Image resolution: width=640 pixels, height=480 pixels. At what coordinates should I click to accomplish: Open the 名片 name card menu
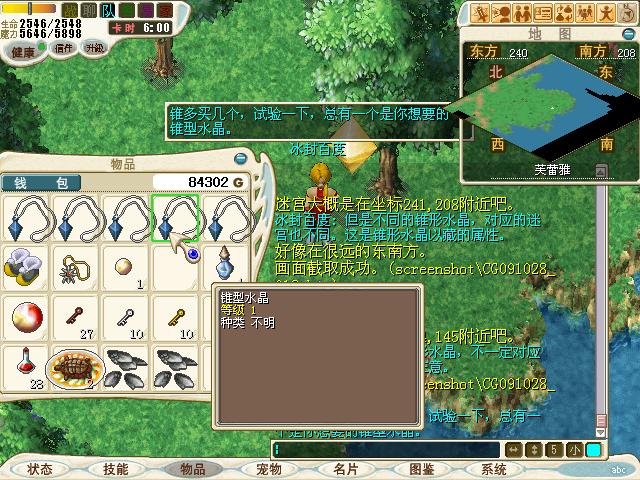[x=345, y=468]
